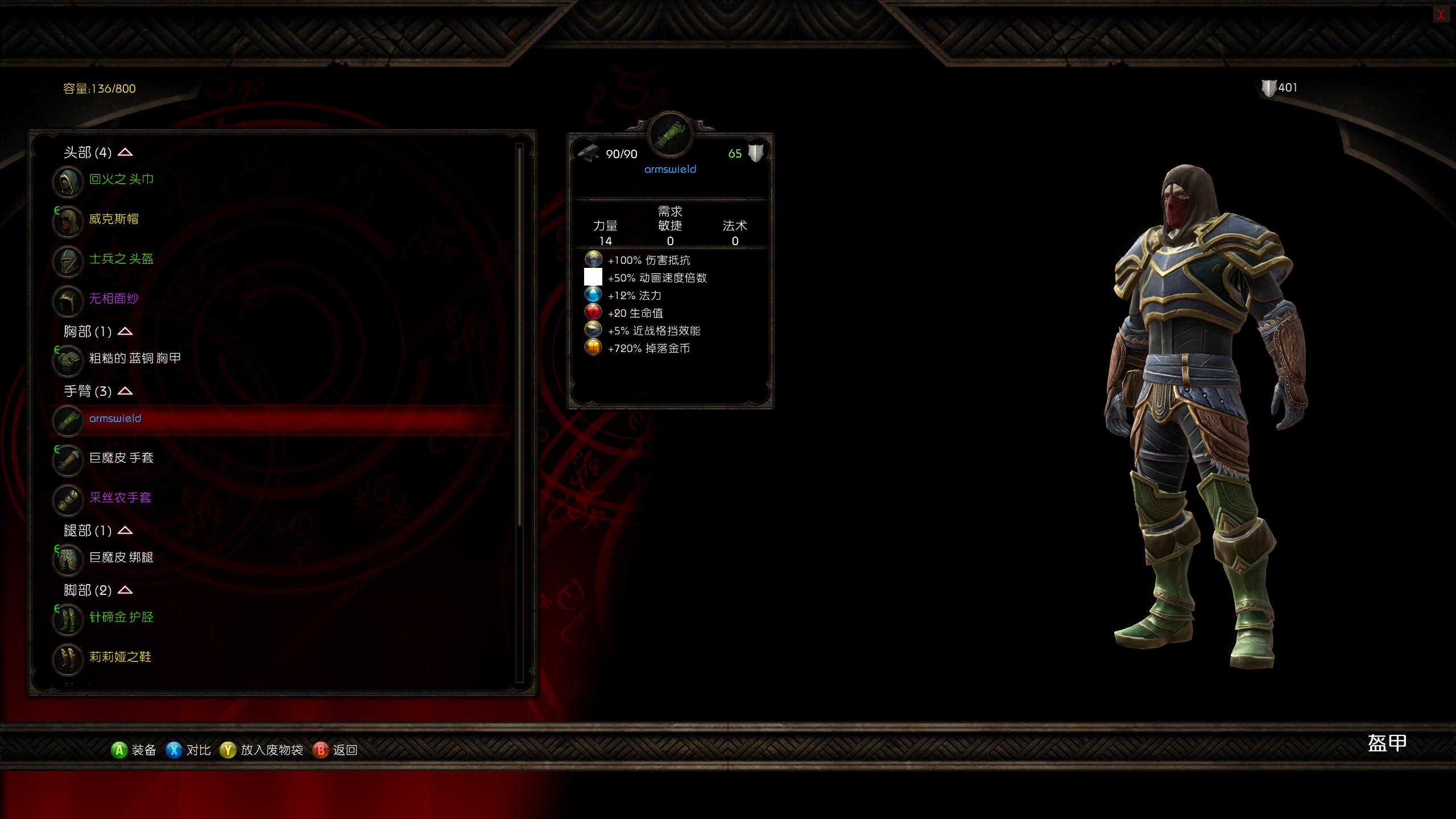The width and height of the screenshot is (1456, 819).
Task: Choose the 巨魔皮手套 gloves
Action: (121, 458)
